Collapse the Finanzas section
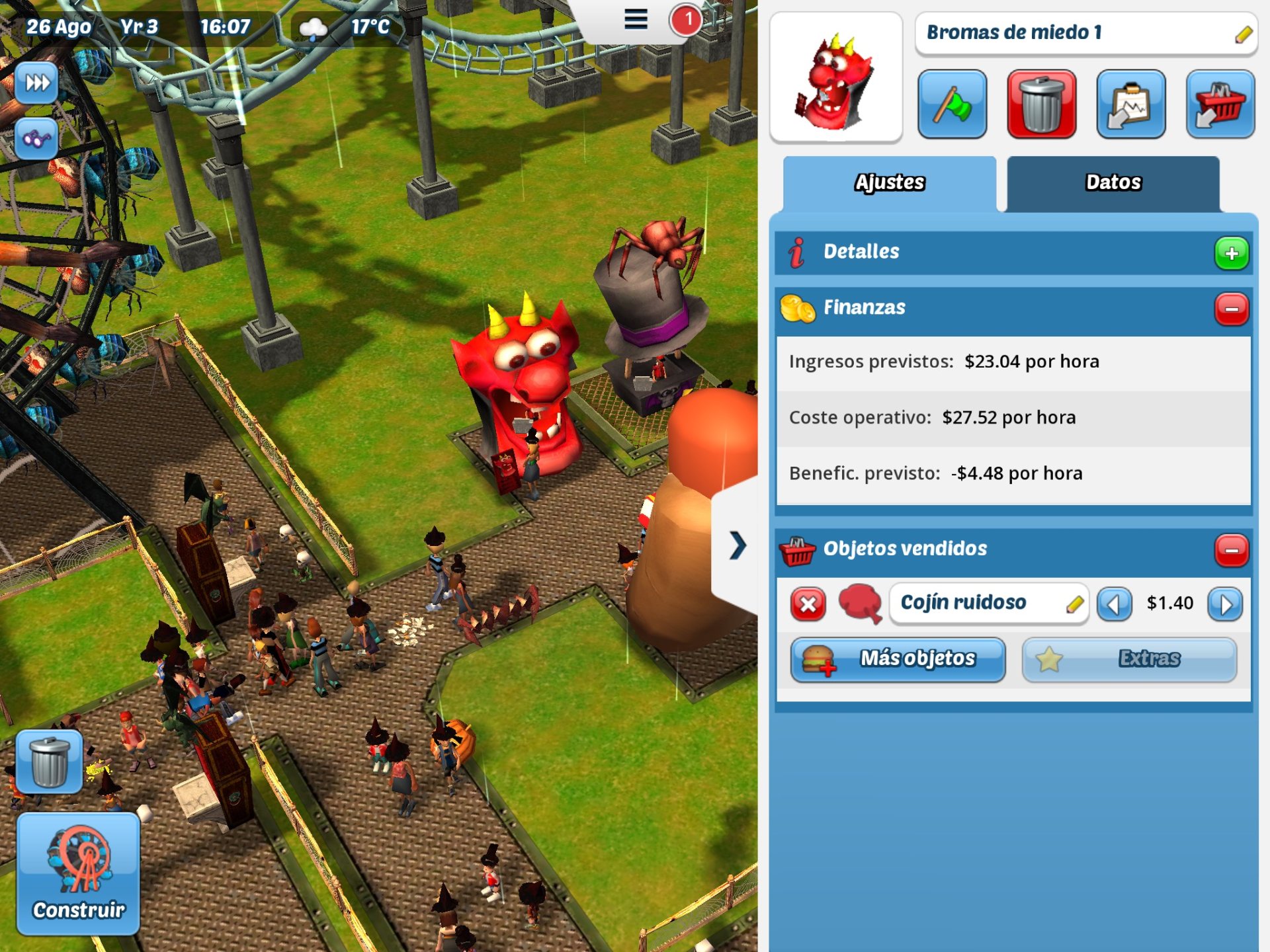 click(1231, 307)
